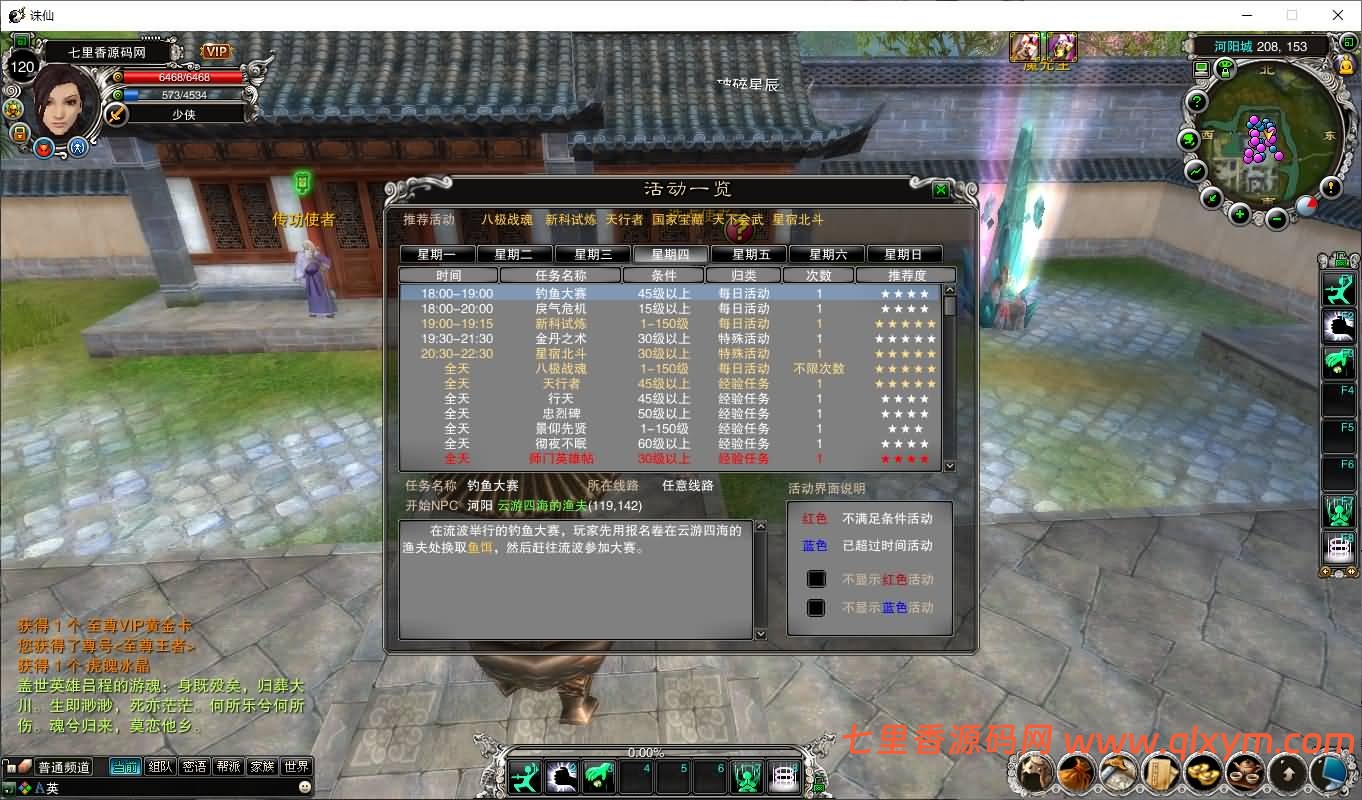Screen dimensions: 1362x800
Task: Click the gold coin shop icon bottom right
Action: click(x=1203, y=771)
